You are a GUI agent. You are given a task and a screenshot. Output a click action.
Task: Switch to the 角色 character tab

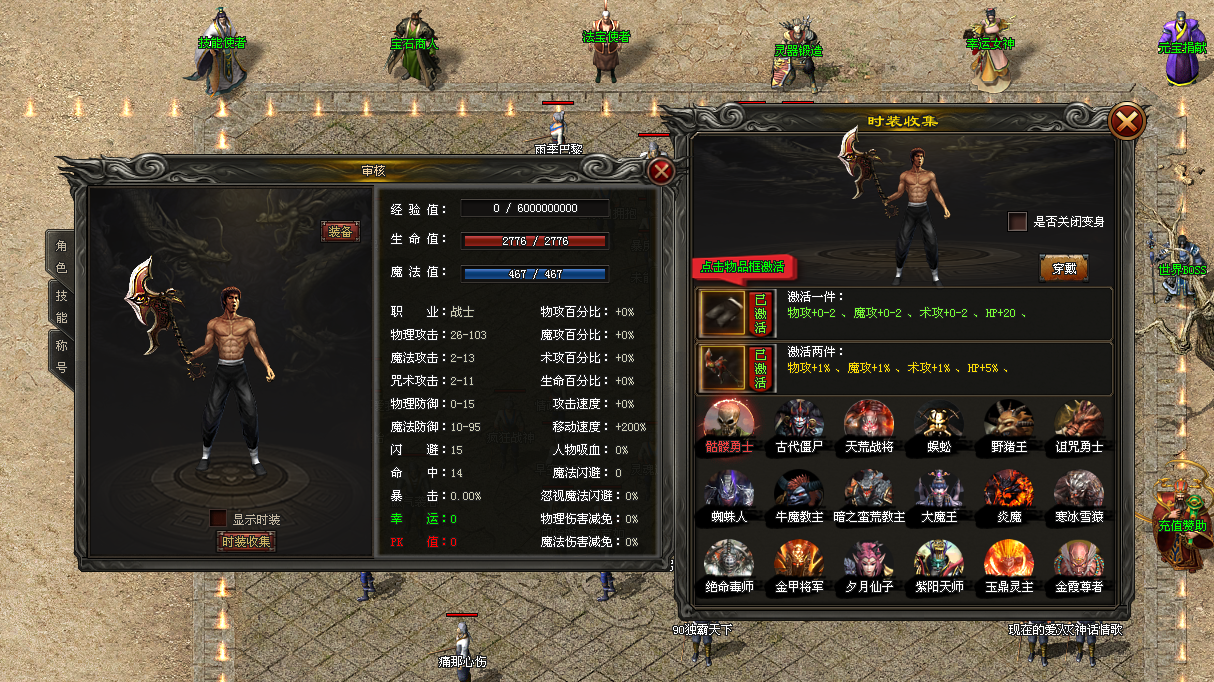tap(61, 256)
